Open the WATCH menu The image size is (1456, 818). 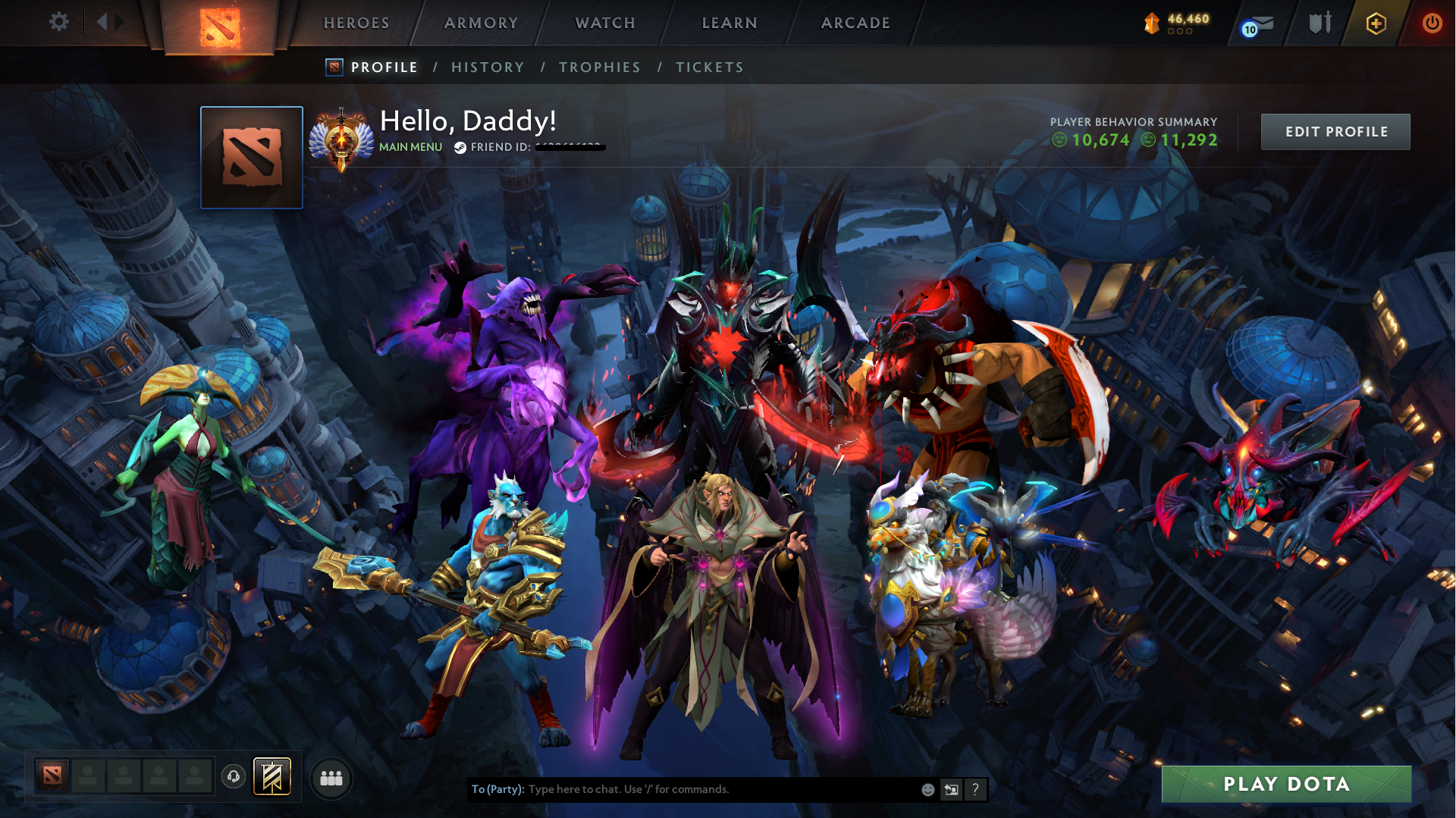(x=604, y=23)
